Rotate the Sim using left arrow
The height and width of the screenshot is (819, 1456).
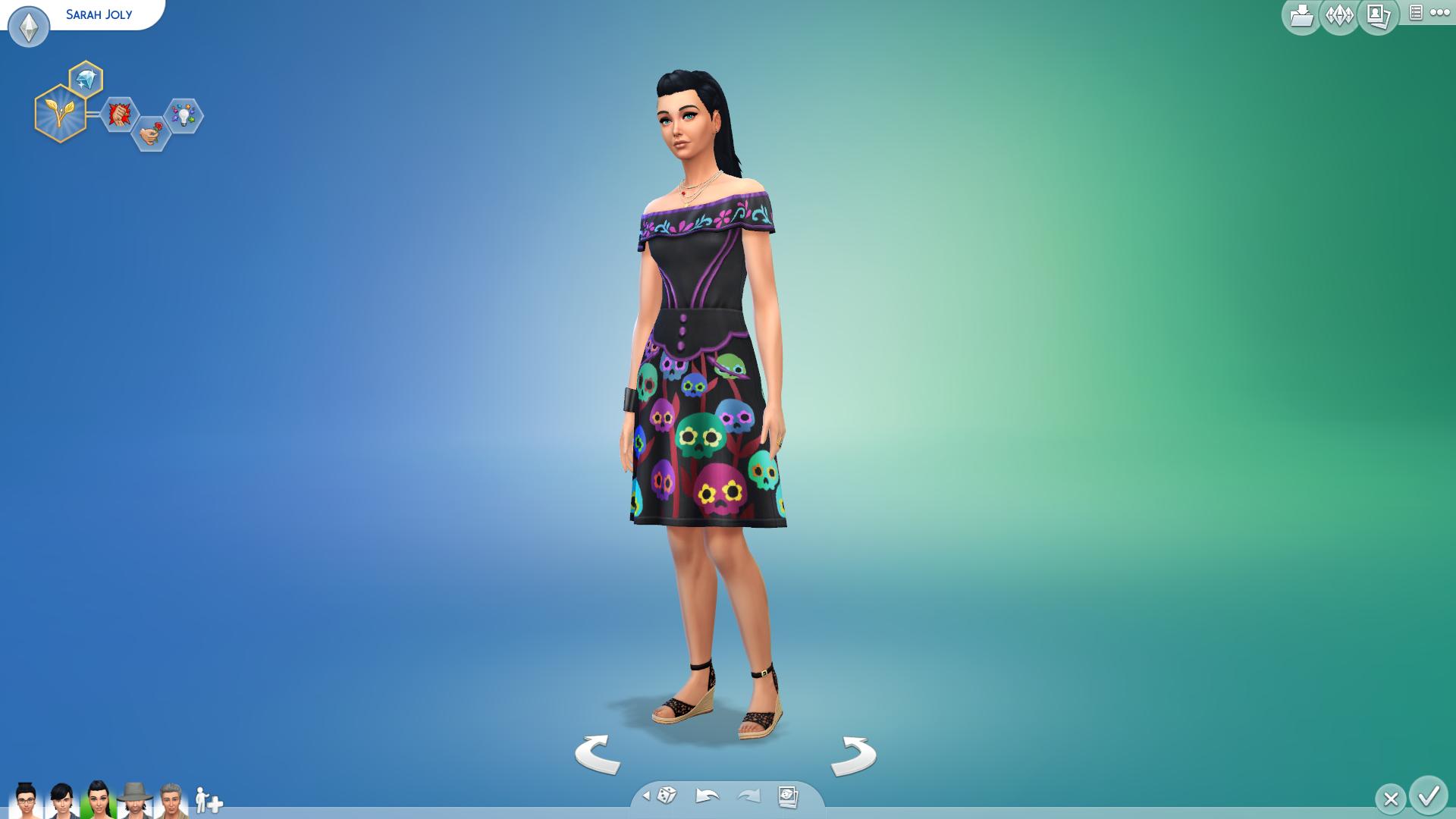click(x=598, y=754)
